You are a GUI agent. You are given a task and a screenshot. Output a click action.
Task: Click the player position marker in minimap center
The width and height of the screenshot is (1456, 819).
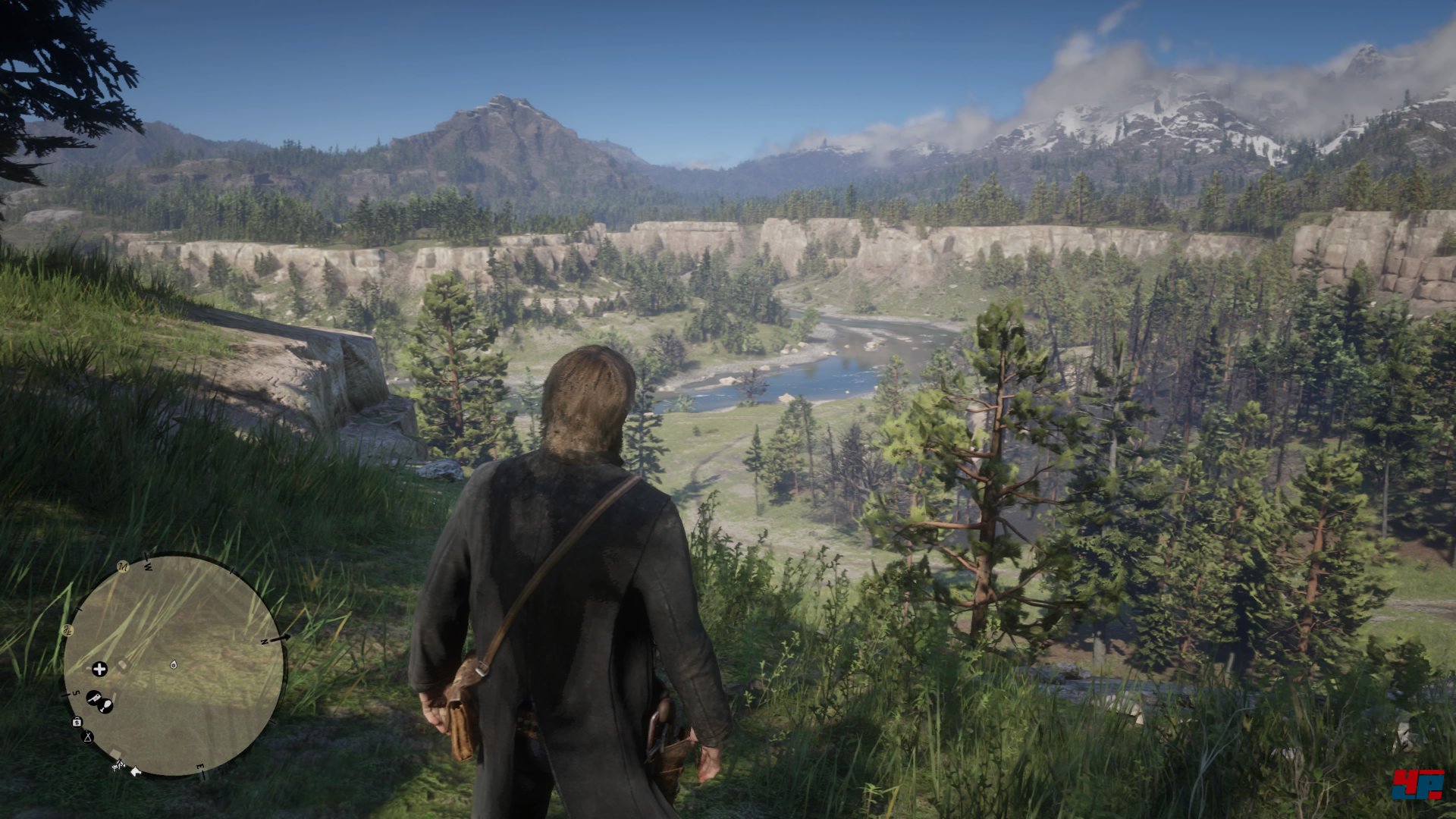pos(174,664)
